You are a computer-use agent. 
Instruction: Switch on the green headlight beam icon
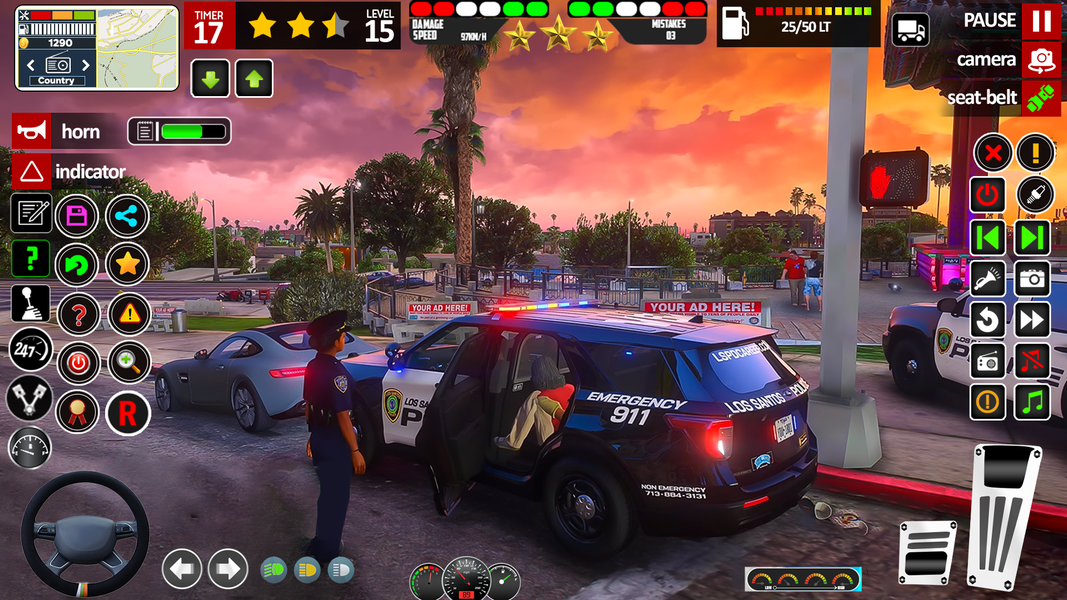pyautogui.click(x=273, y=569)
